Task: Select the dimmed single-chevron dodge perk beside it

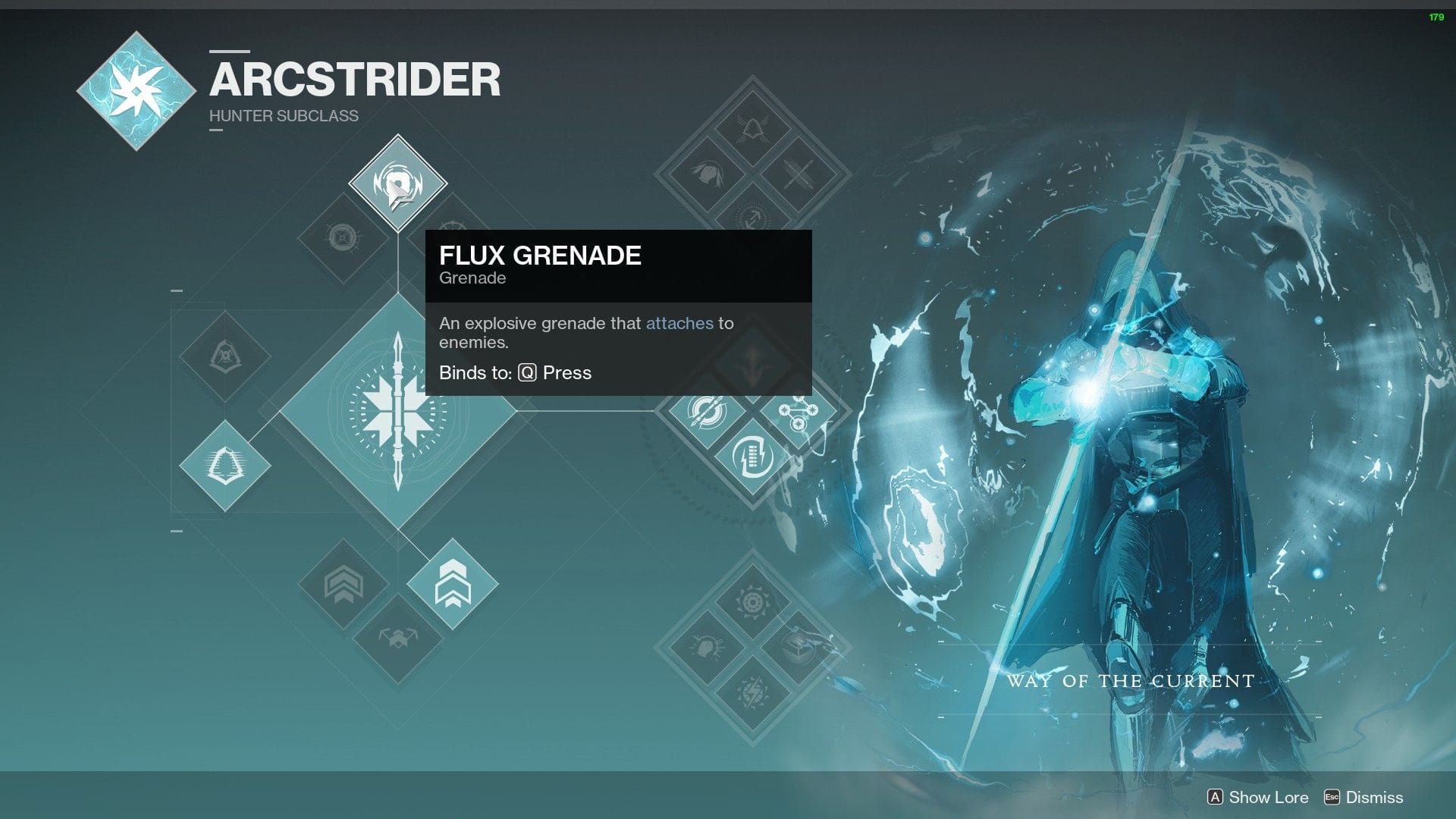Action: pyautogui.click(x=345, y=584)
